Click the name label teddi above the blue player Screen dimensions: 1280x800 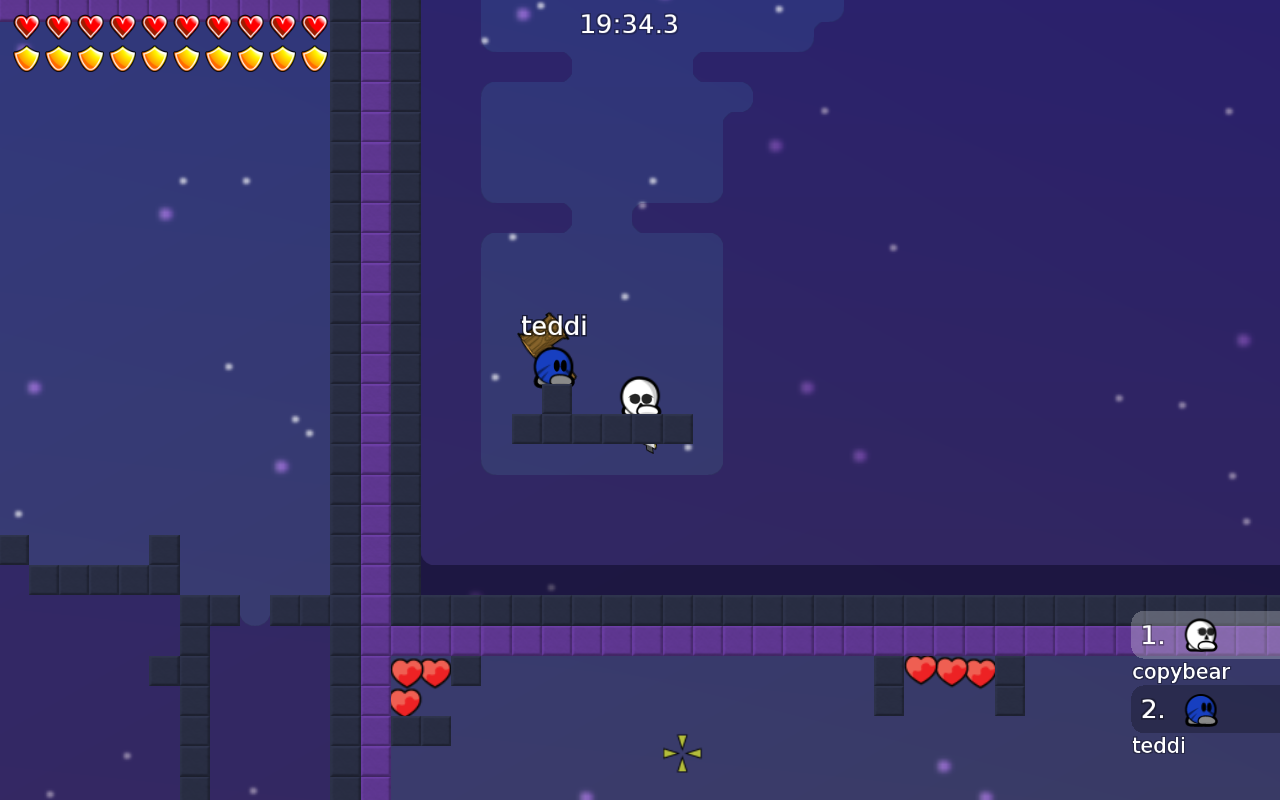pyautogui.click(x=553, y=325)
